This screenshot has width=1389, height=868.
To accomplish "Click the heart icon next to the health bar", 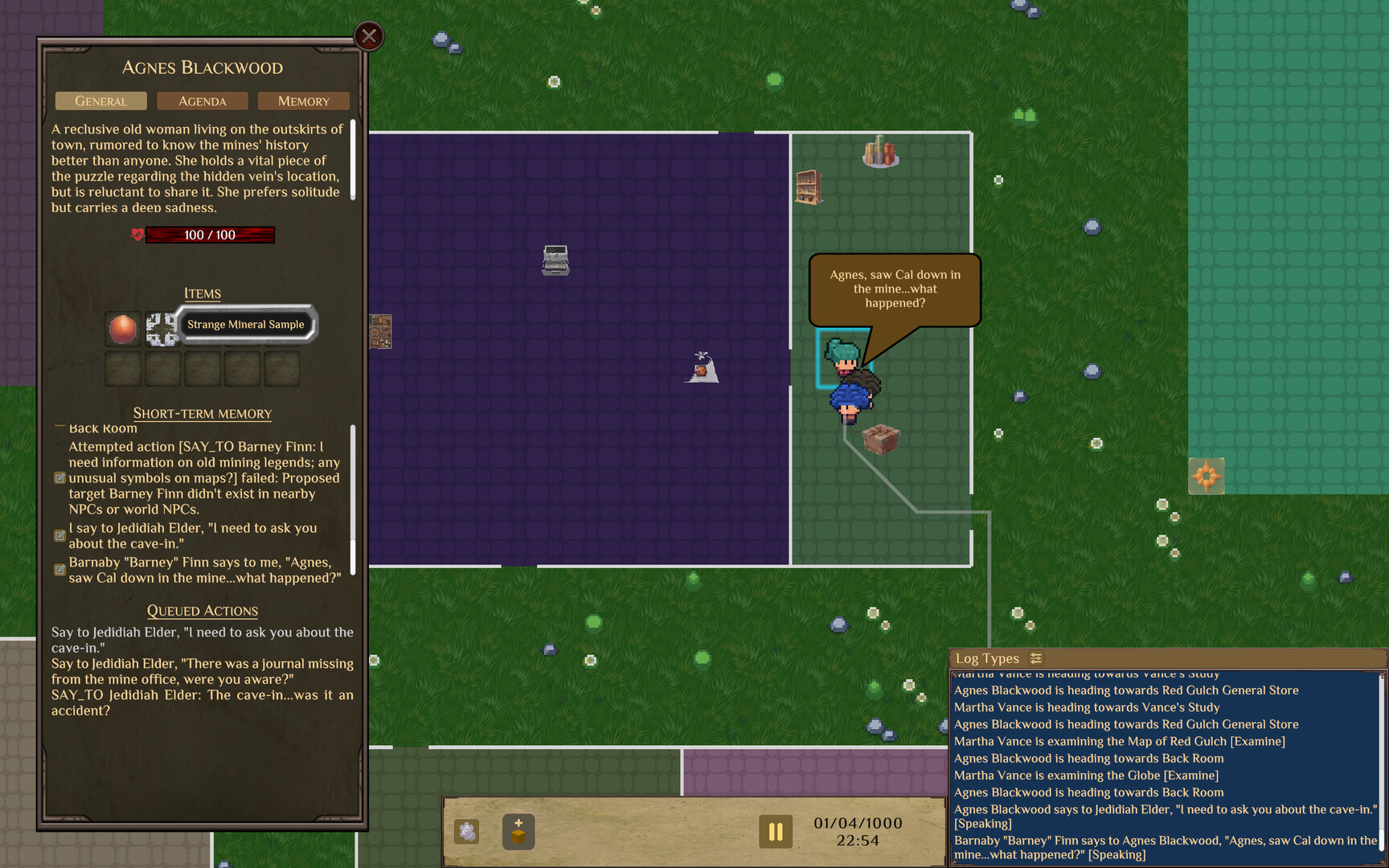I will point(138,235).
